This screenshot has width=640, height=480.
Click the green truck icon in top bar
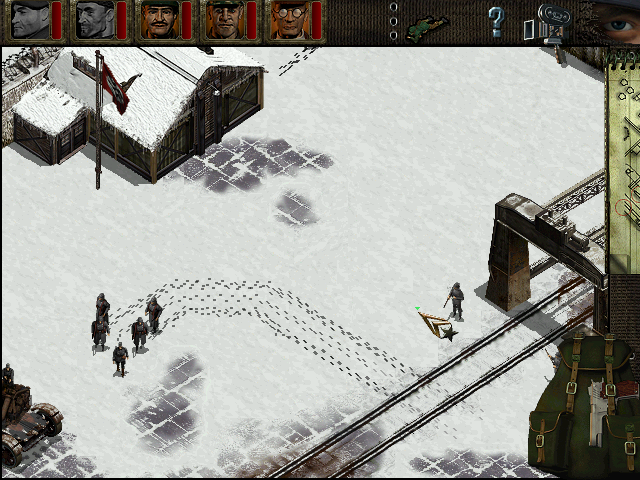(428, 23)
